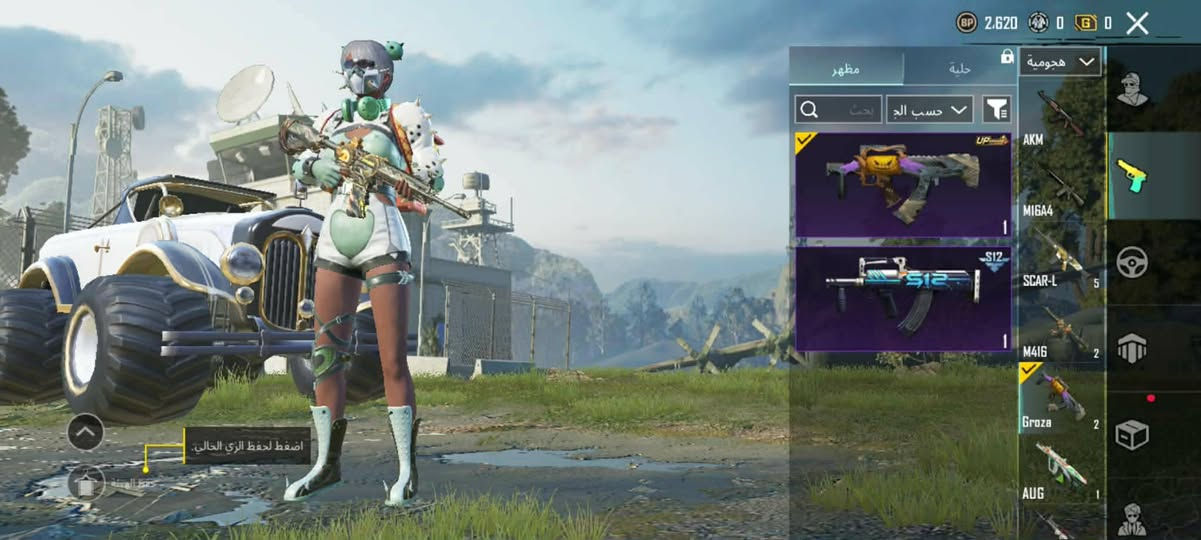The image size is (1201, 540).
Task: Choose the S12 Groza skin card
Action: (902, 298)
